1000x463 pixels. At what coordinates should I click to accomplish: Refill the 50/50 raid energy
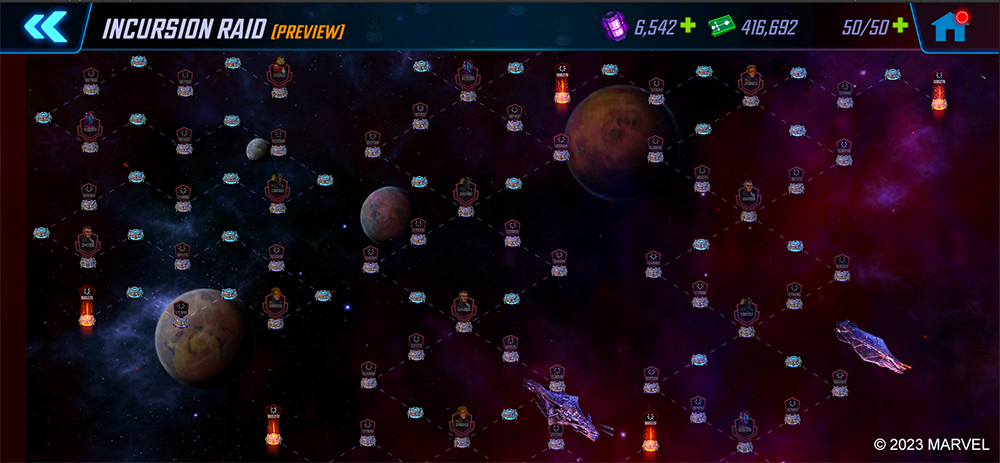pyautogui.click(x=900, y=26)
